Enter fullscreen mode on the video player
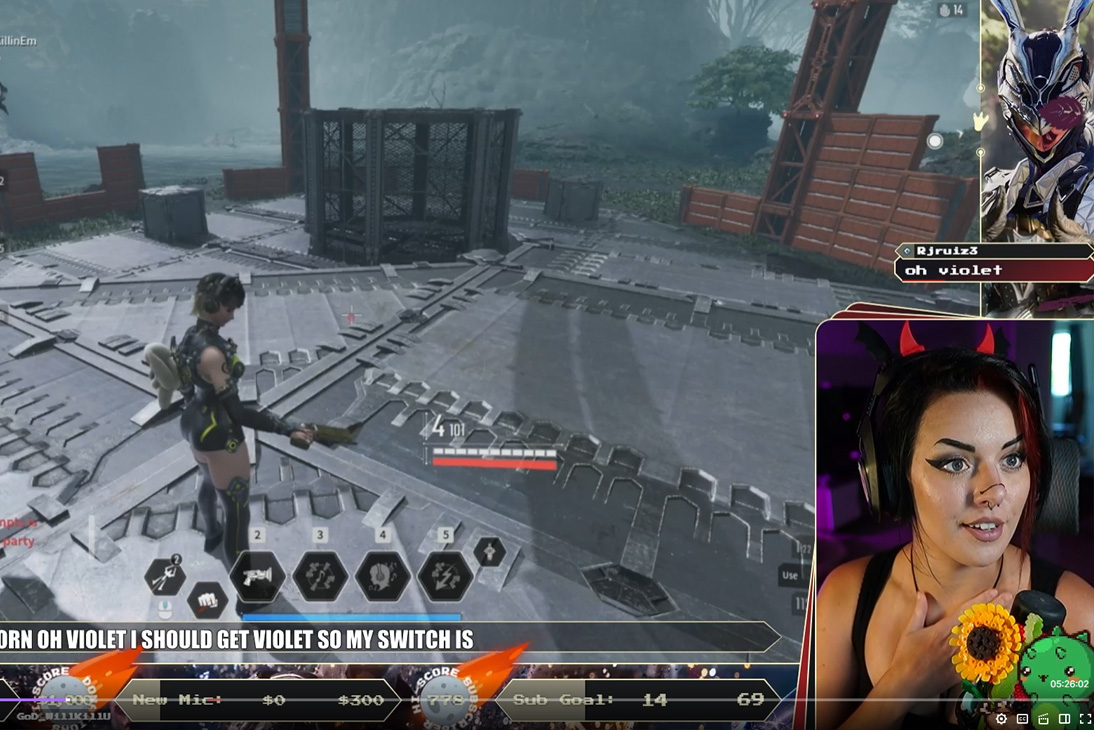The width and height of the screenshot is (1094, 730). 1085,718
